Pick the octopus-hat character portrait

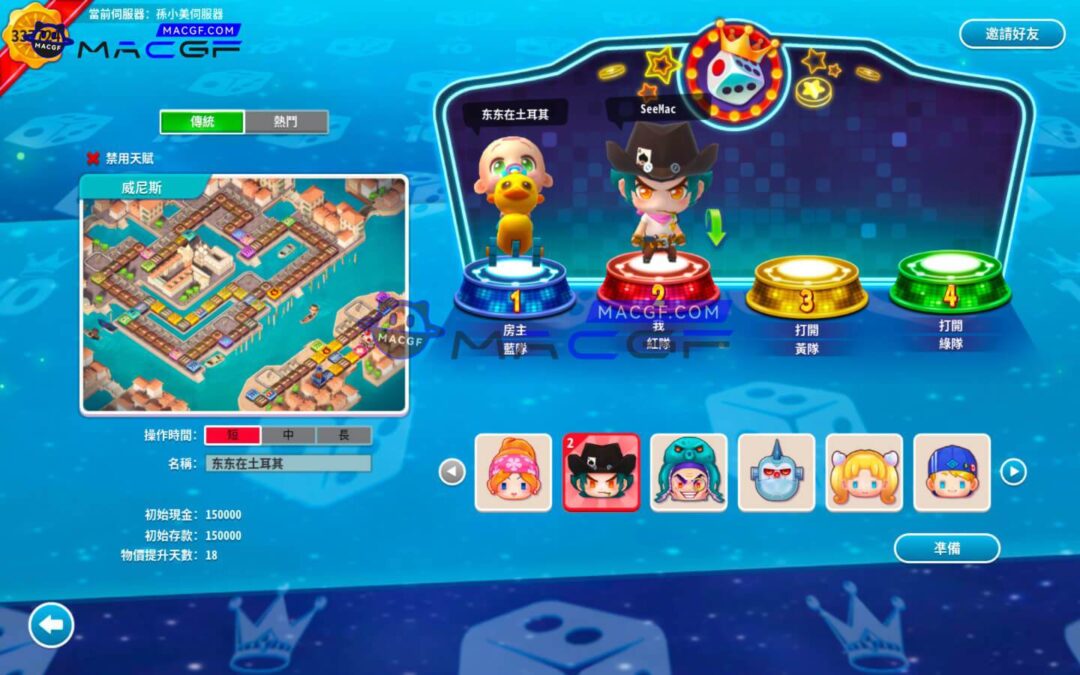[x=689, y=473]
